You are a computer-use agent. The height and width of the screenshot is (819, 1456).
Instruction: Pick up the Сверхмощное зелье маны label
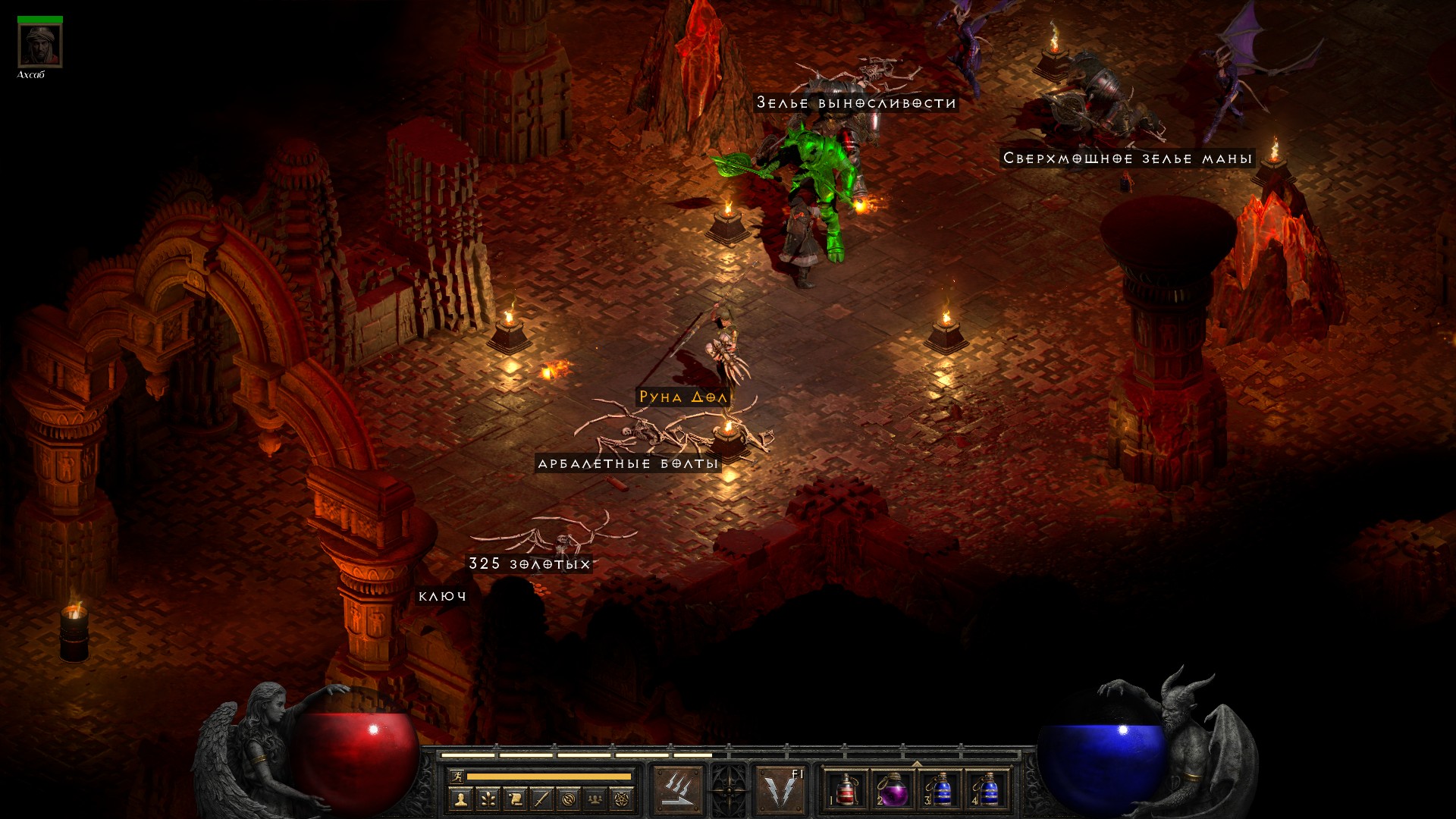[1127, 158]
